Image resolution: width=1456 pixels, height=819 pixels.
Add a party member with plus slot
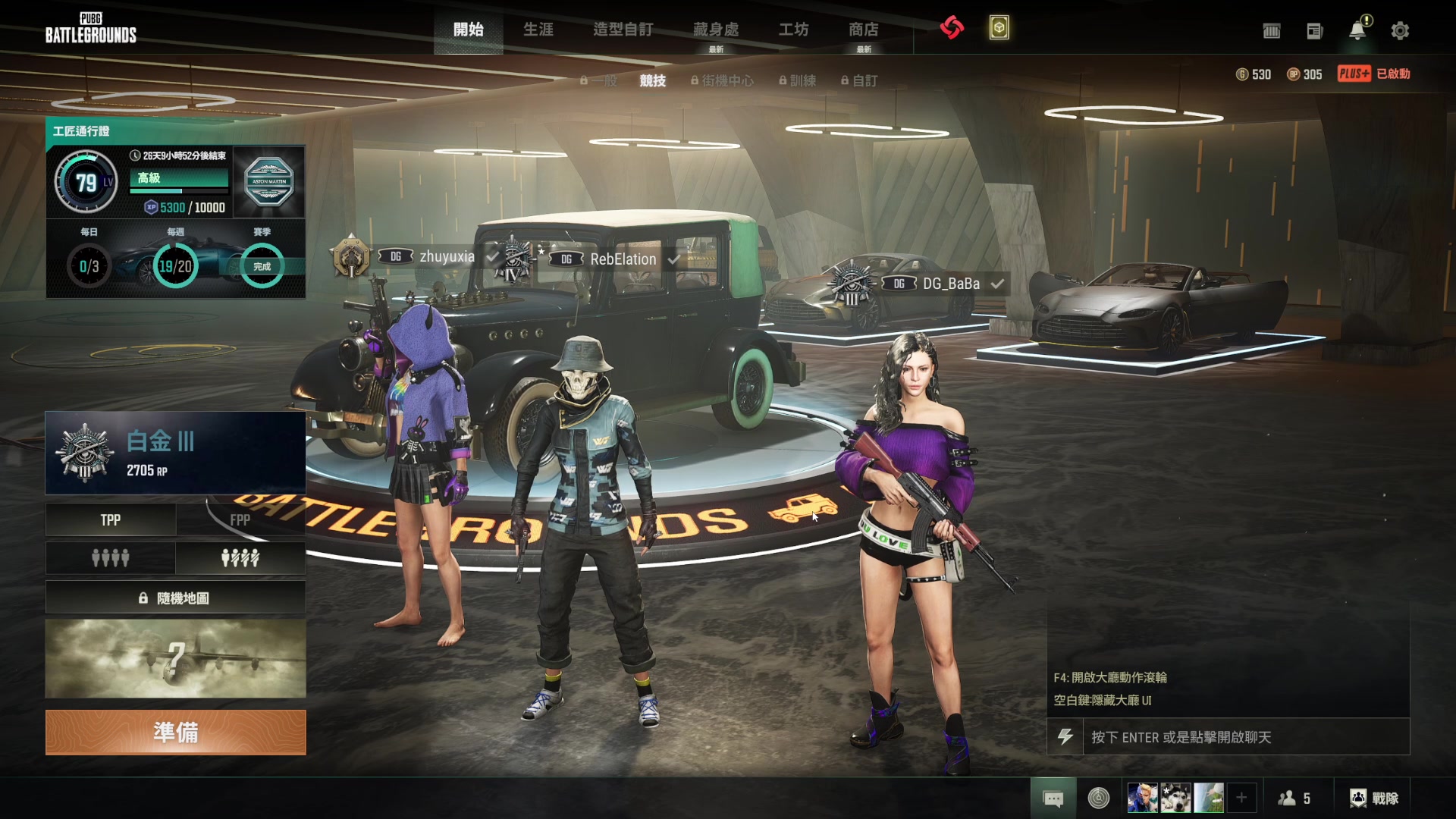[1241, 798]
